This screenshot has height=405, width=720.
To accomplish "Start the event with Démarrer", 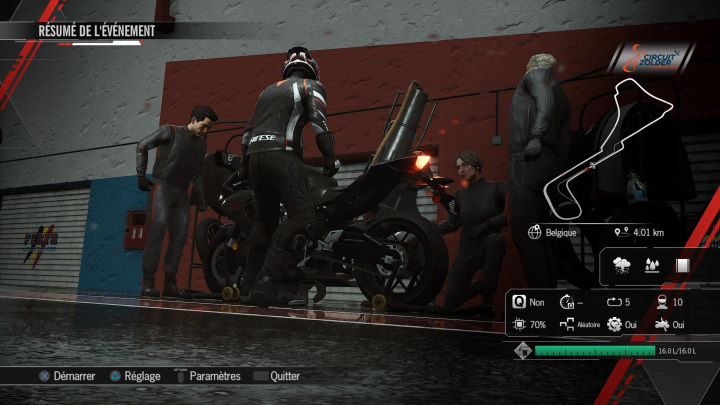I will point(66,377).
